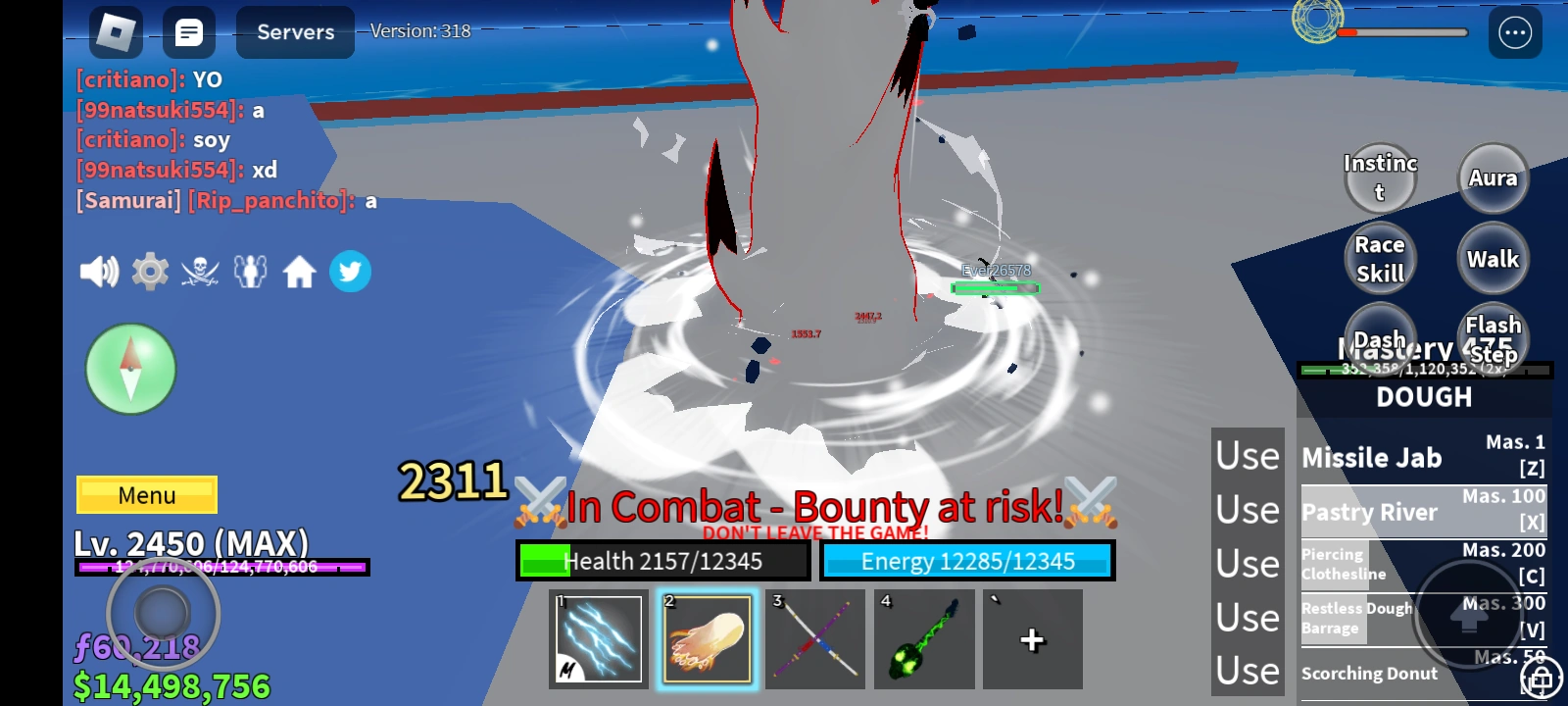Open the three-dot options menu top right
The height and width of the screenshot is (706, 1568).
1513,32
